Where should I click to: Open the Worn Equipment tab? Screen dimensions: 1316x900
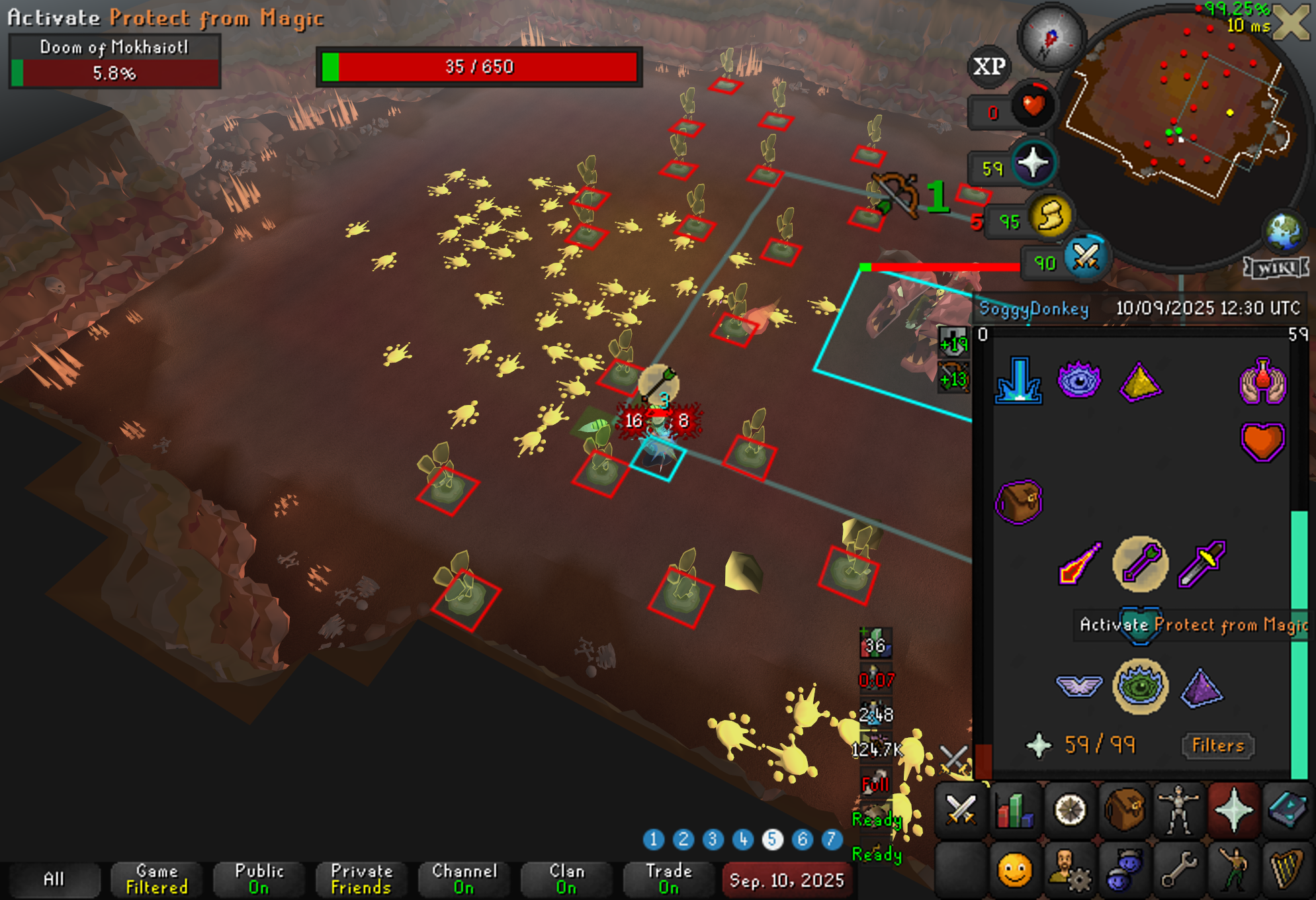(1178, 810)
